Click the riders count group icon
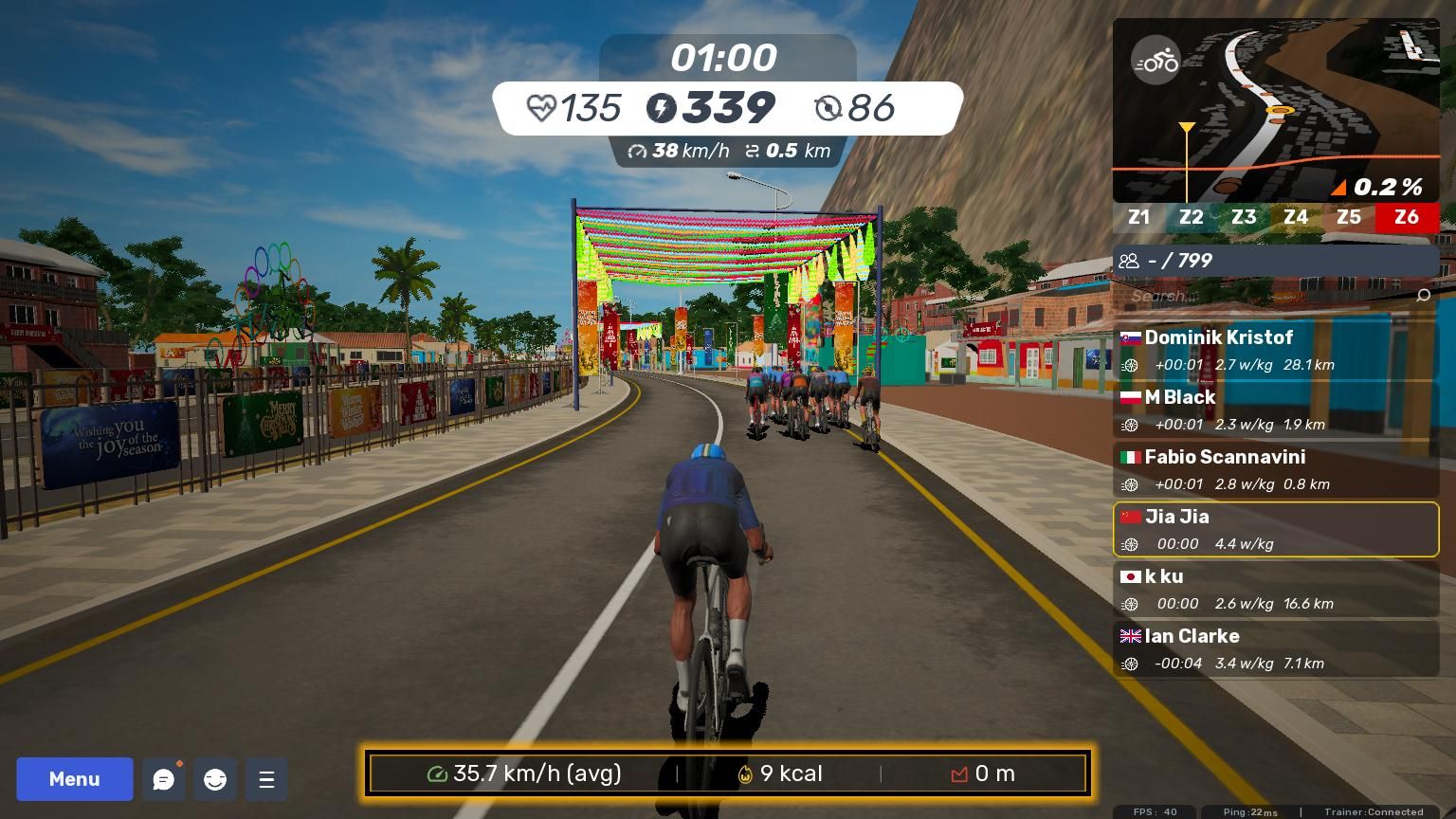The width and height of the screenshot is (1456, 819). click(x=1129, y=261)
